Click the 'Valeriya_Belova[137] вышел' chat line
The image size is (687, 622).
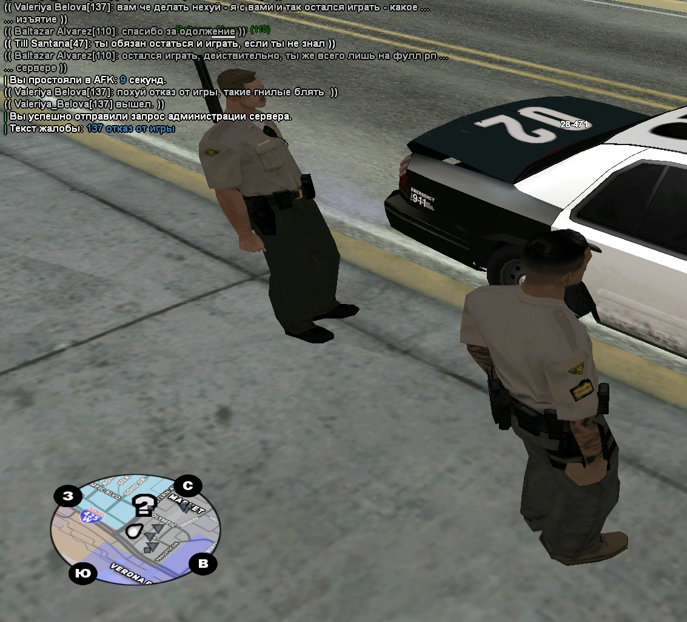point(98,104)
